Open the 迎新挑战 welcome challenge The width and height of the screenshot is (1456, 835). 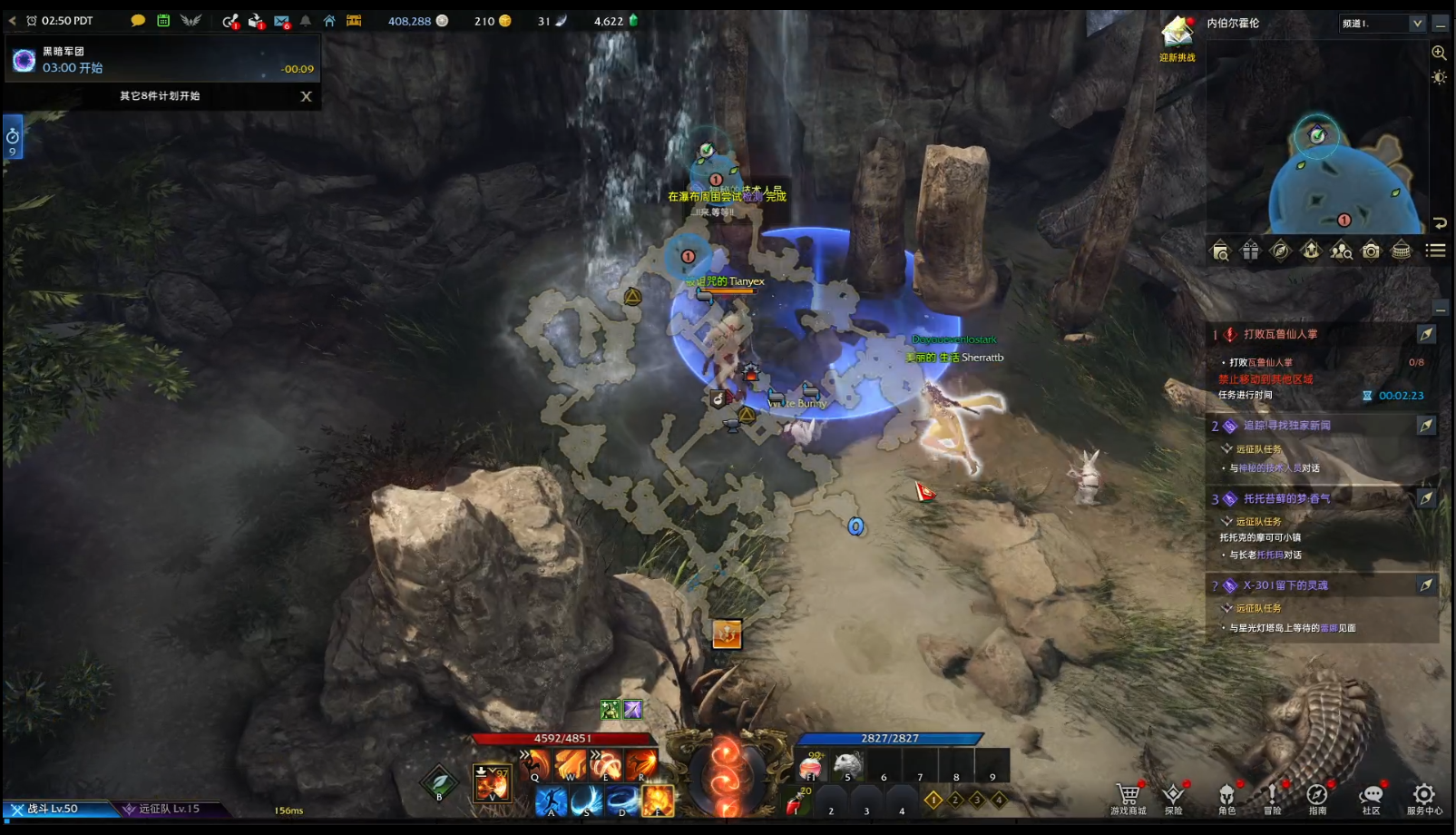click(x=1177, y=40)
